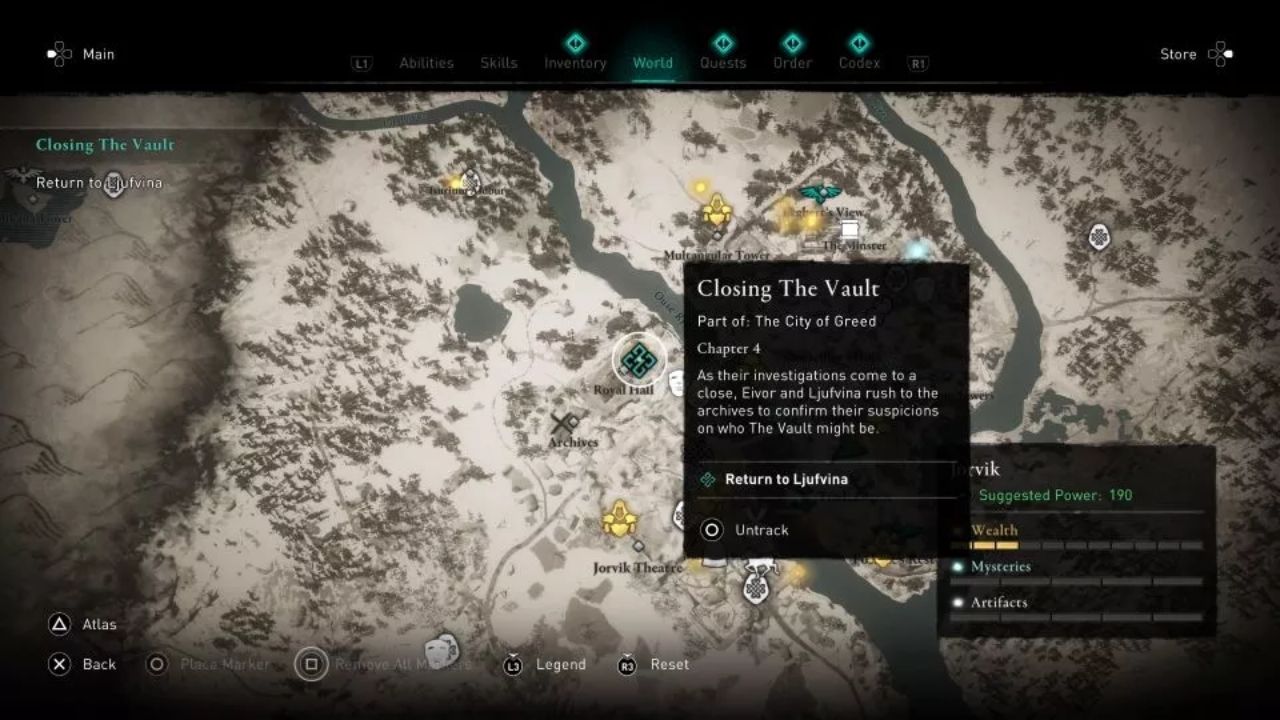Select the Egbert's View raven viewpoint icon
The height and width of the screenshot is (720, 1280).
pyautogui.click(x=820, y=192)
